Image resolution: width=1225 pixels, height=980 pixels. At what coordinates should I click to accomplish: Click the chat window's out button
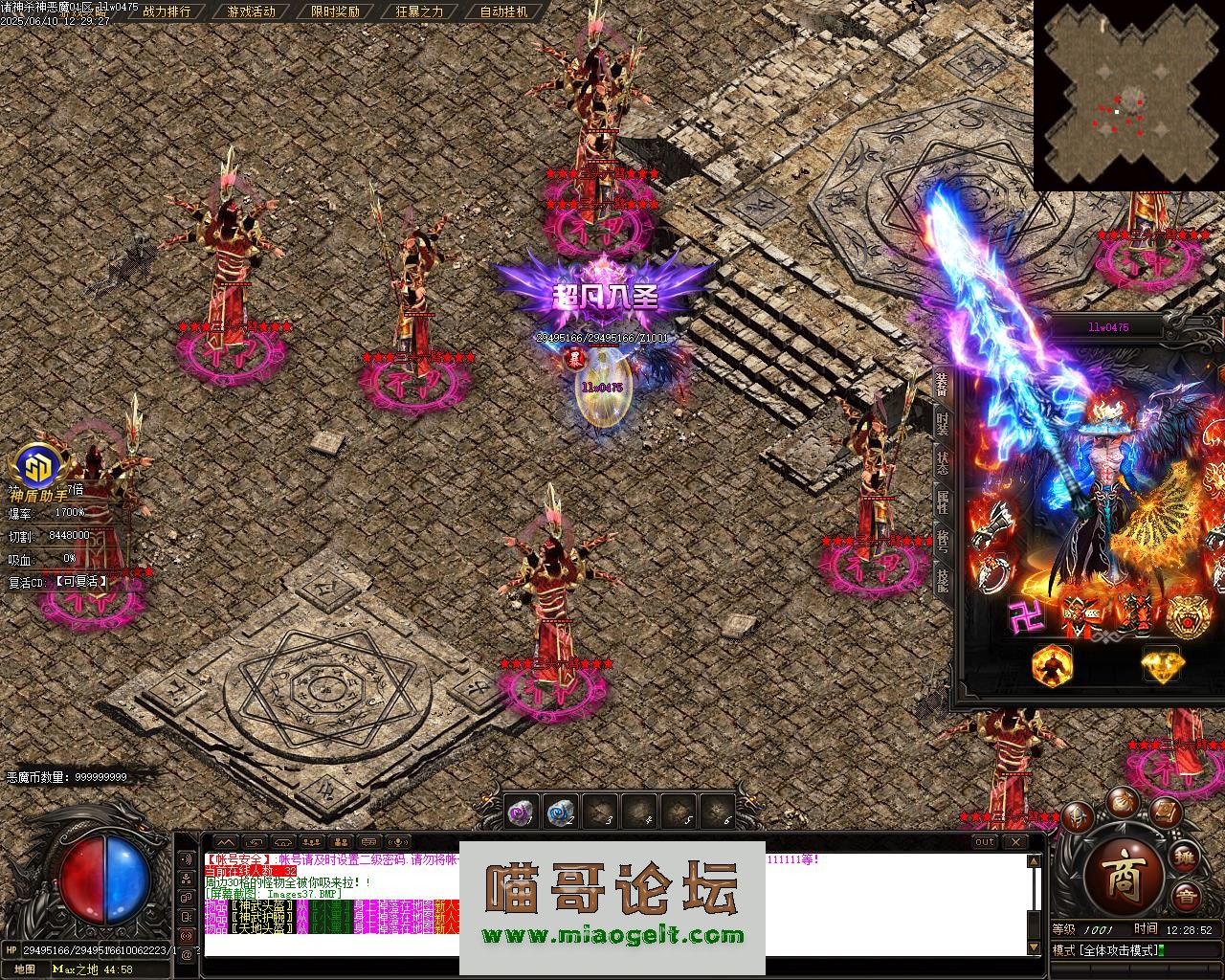click(x=984, y=842)
